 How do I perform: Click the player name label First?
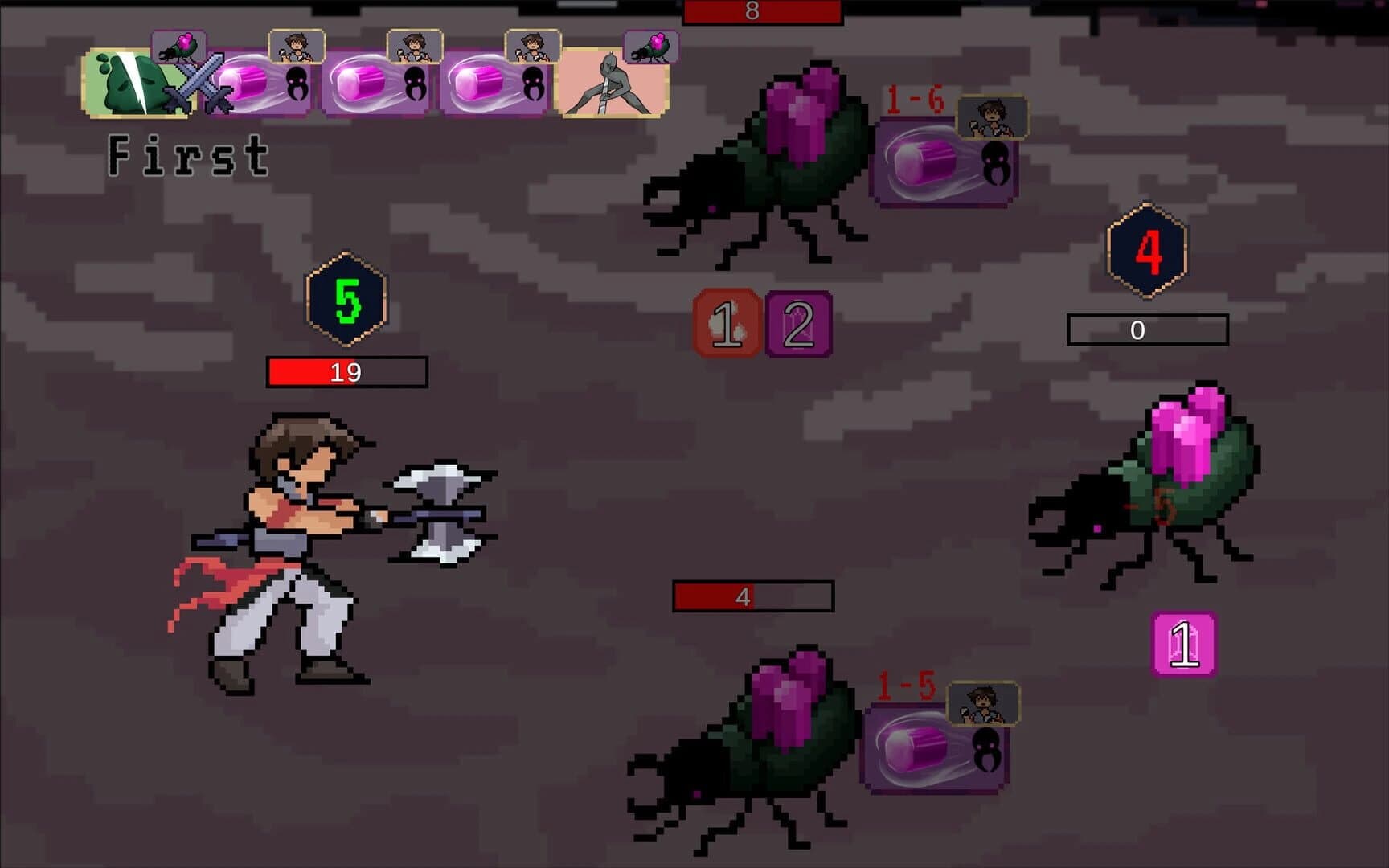pos(189,154)
